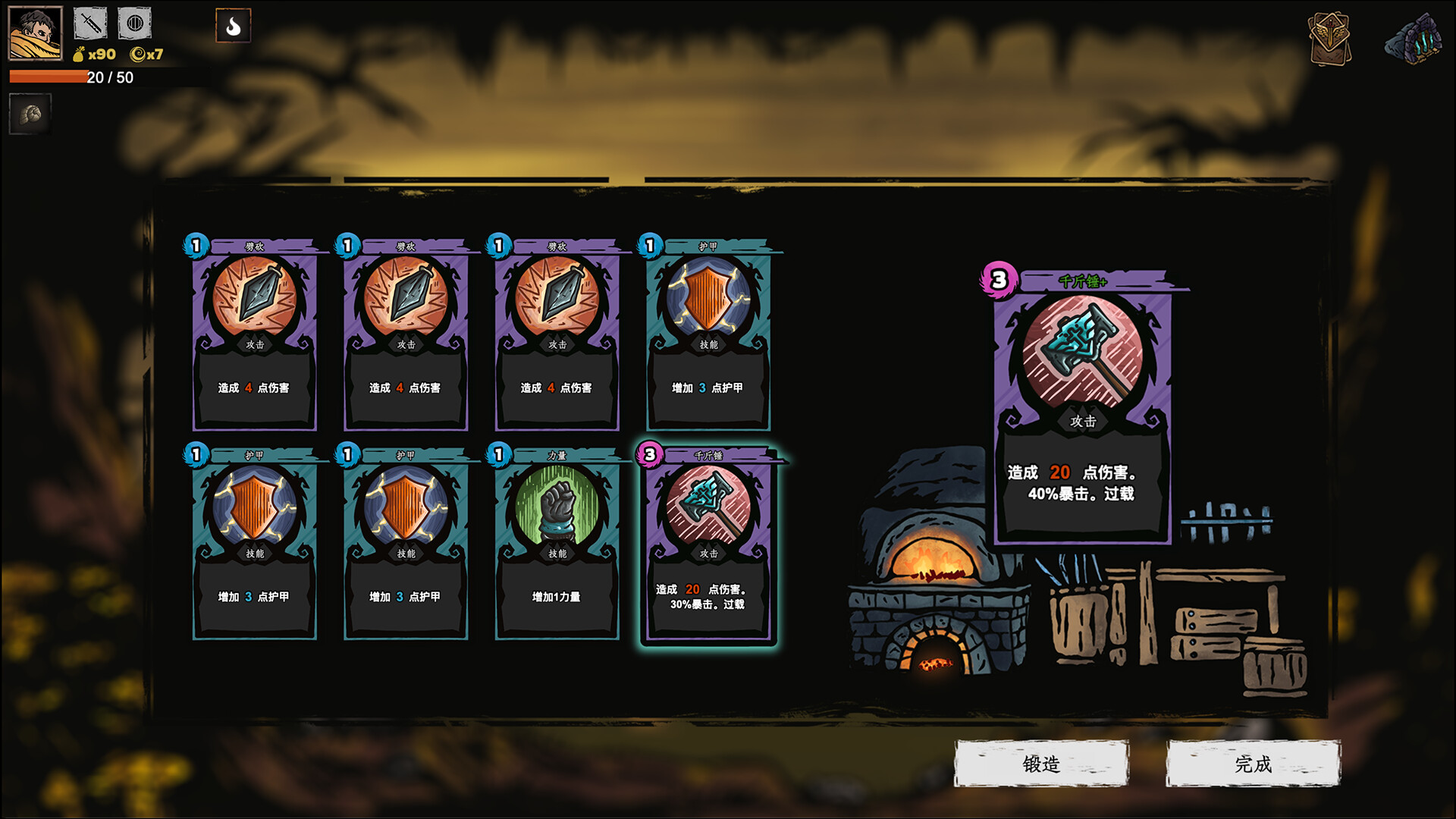Click the flame icon at the top
This screenshot has width=1456, height=819.
(232, 25)
